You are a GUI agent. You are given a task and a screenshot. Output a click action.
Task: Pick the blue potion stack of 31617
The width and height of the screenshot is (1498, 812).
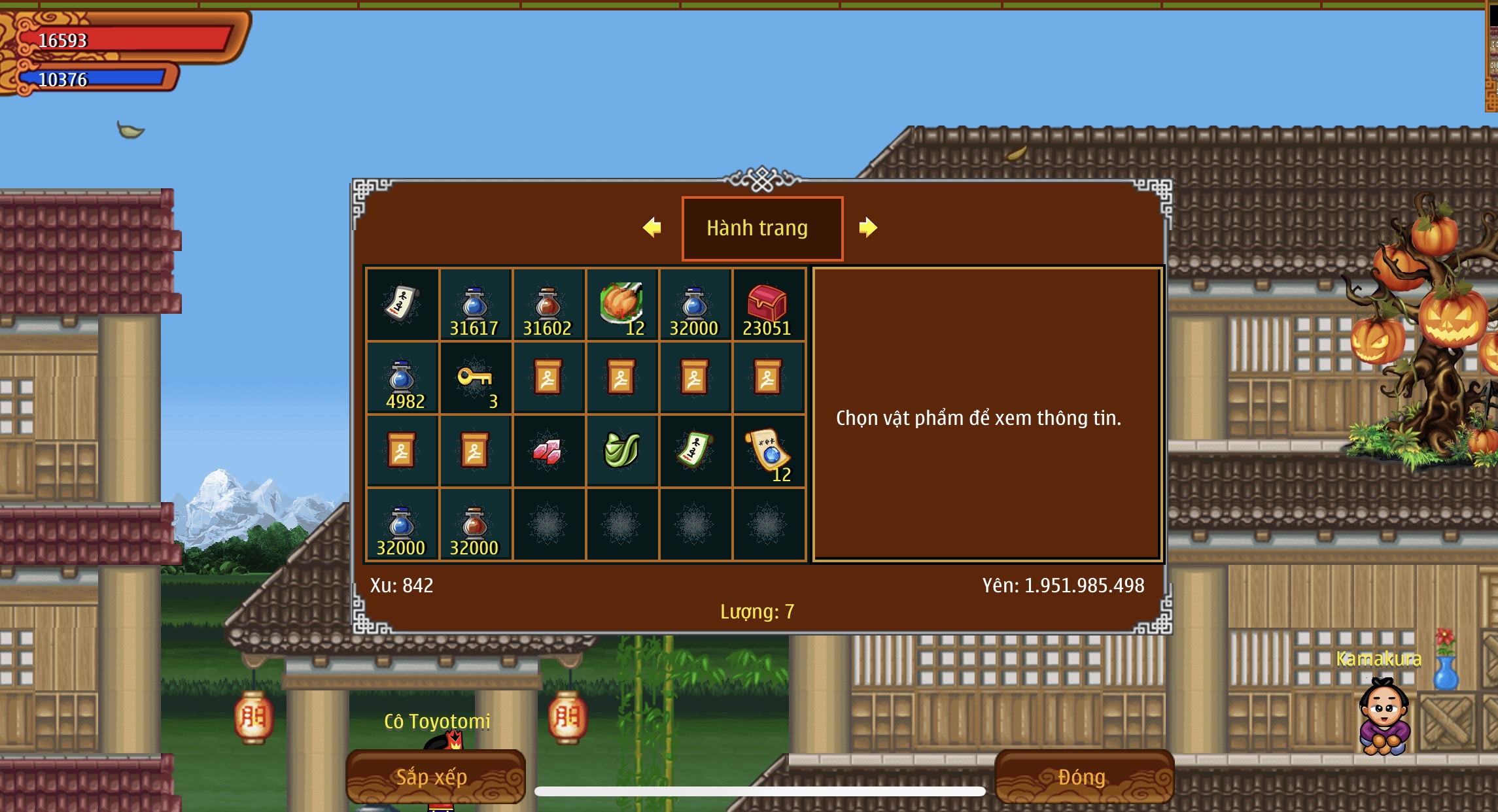(x=474, y=305)
